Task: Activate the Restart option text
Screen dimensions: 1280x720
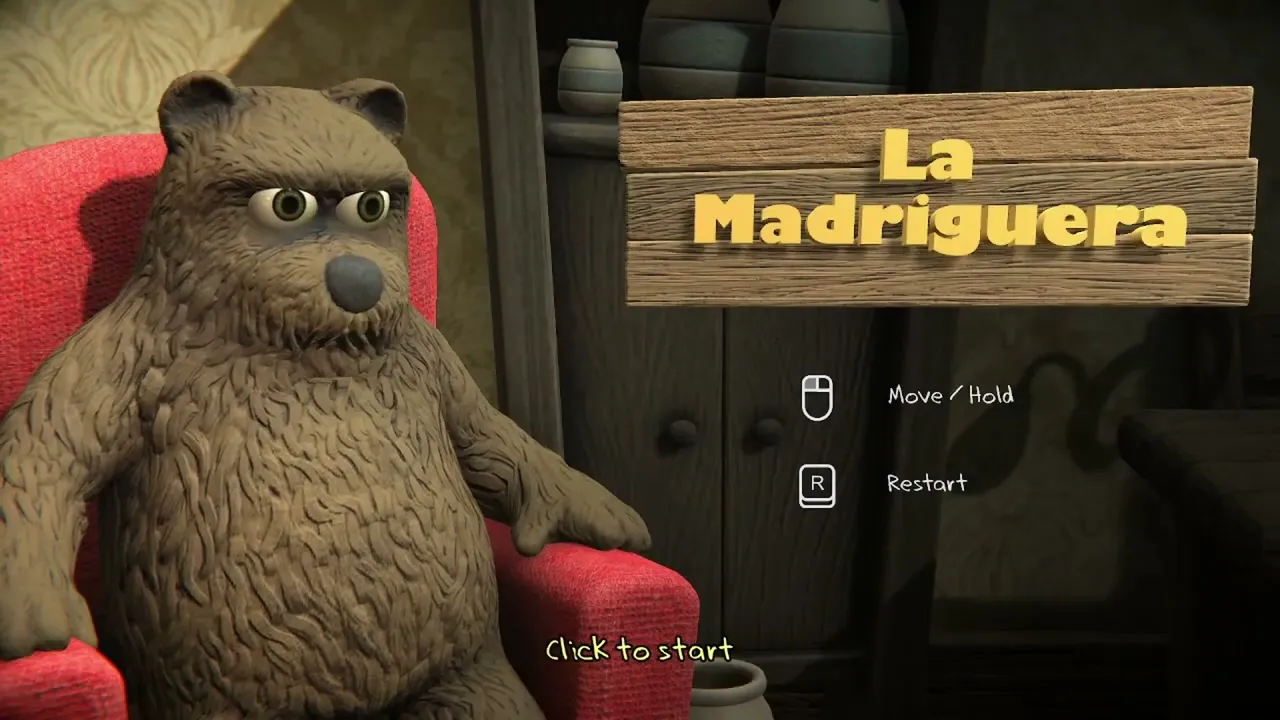Action: [x=926, y=484]
